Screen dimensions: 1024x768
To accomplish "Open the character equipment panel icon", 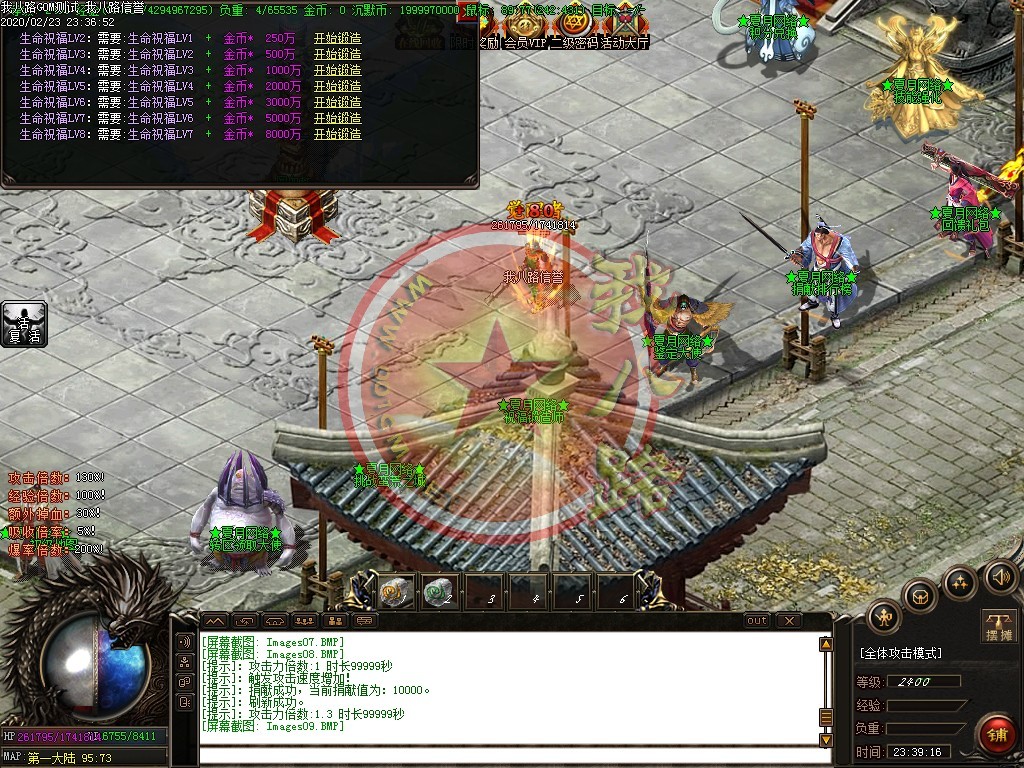I will (884, 616).
